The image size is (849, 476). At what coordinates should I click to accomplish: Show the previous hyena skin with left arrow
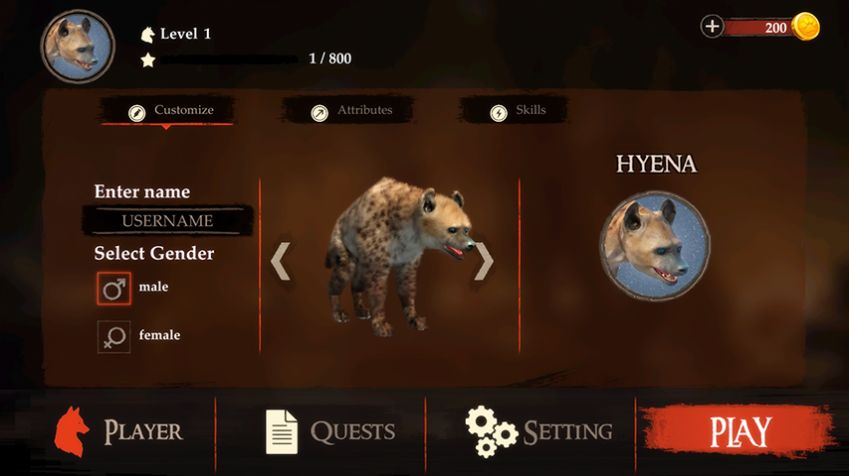[281, 261]
